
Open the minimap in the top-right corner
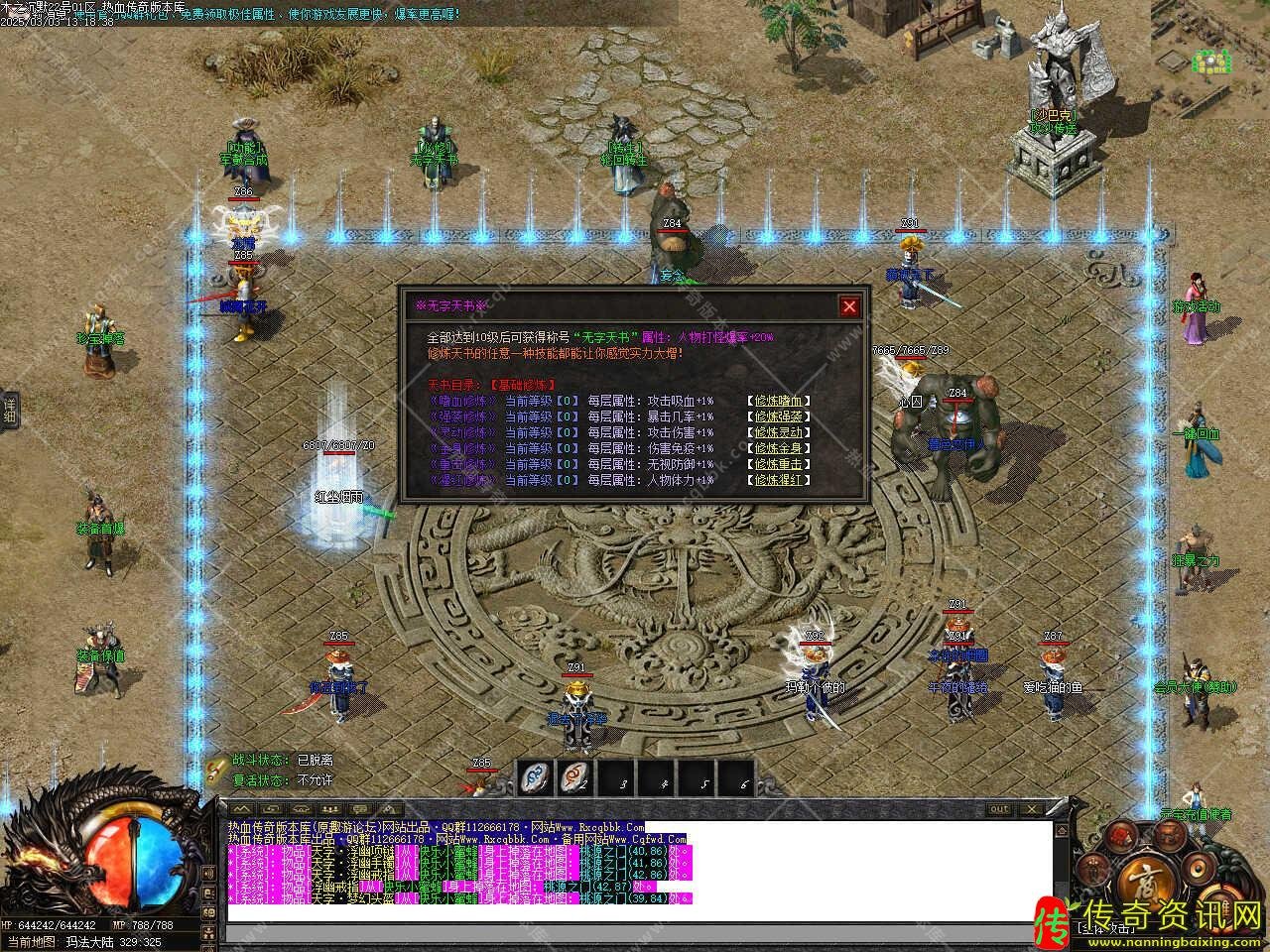coord(1212,61)
